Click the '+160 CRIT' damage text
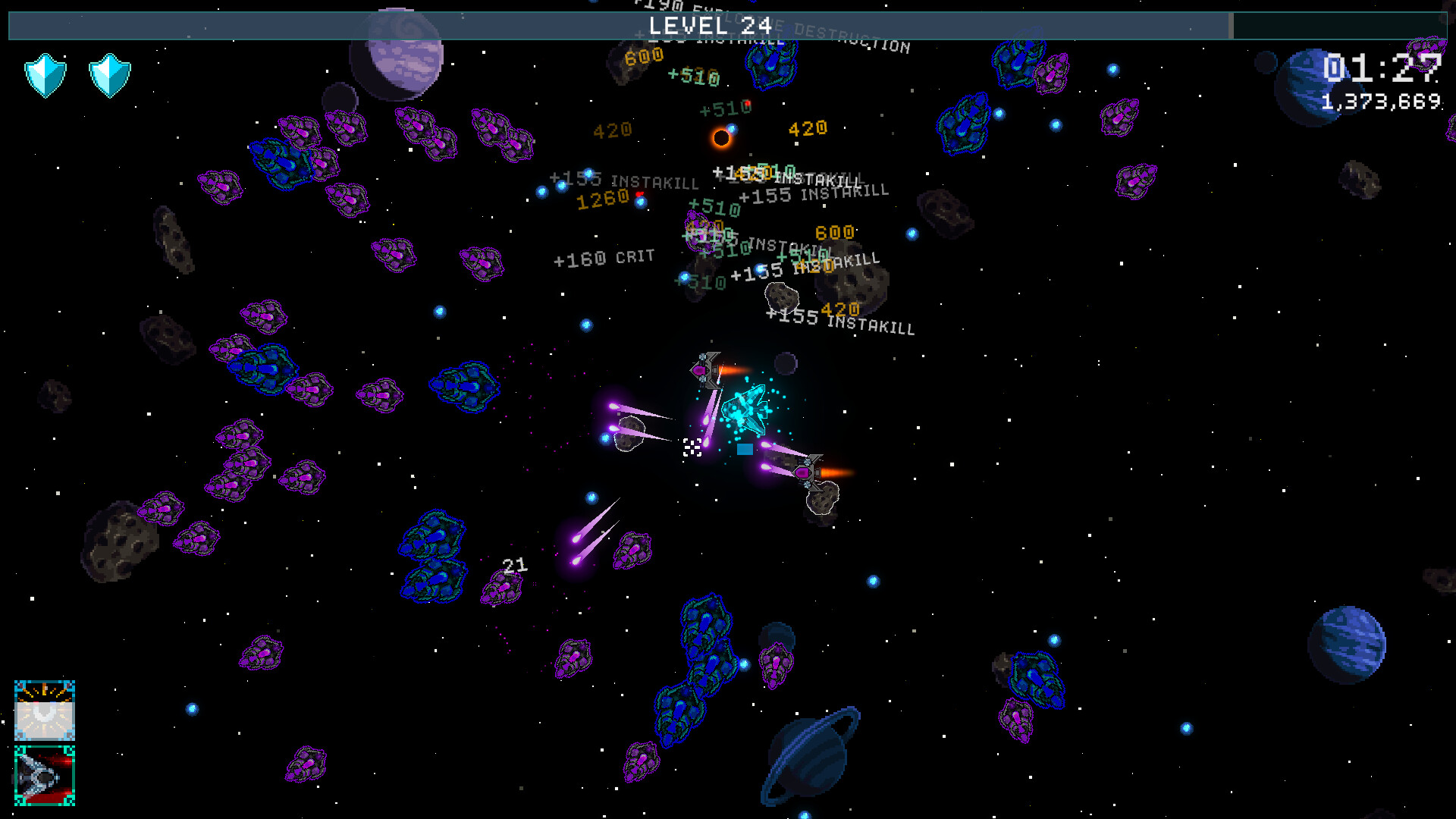 pos(603,258)
